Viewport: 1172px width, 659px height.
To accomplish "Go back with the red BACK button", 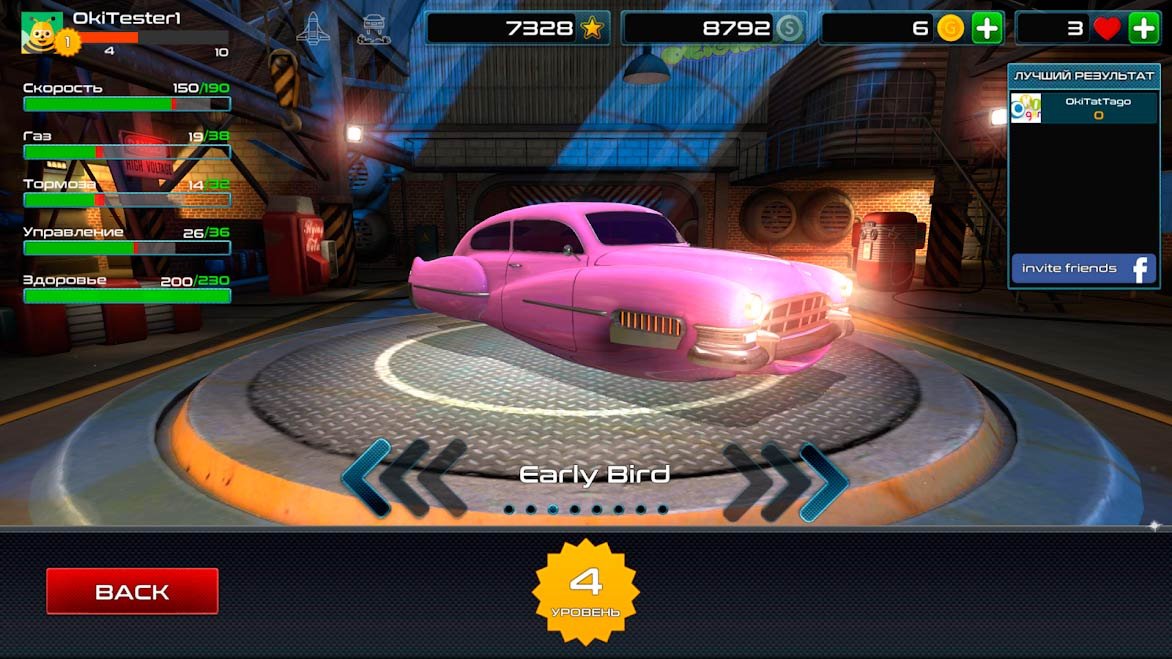I will 132,591.
